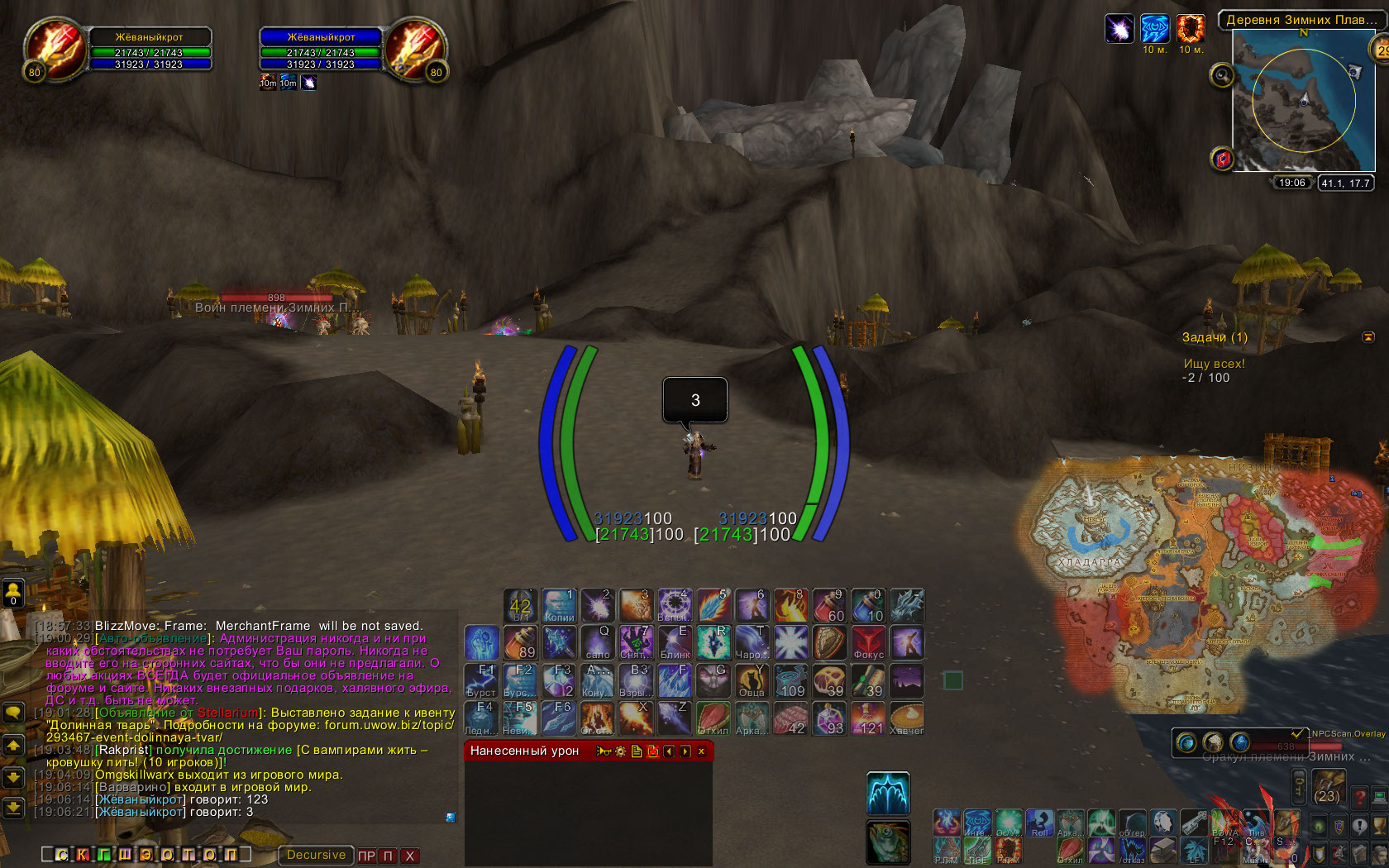The height and width of the screenshot is (868, 1389).
Task: Toggle the NPCScan.Overlay checkbox
Action: coord(1298,733)
